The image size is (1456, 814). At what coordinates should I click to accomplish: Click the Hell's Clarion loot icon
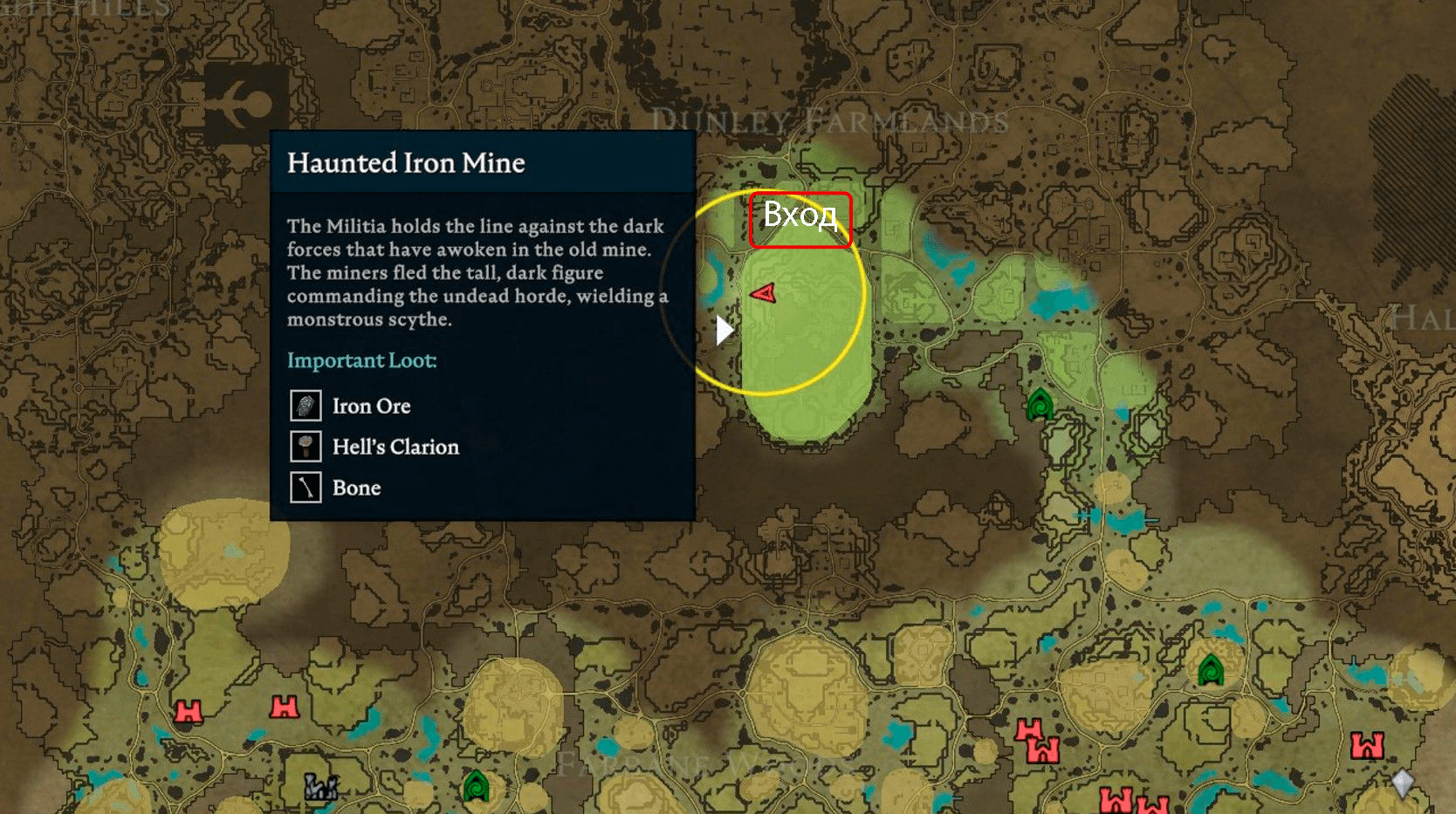(306, 447)
